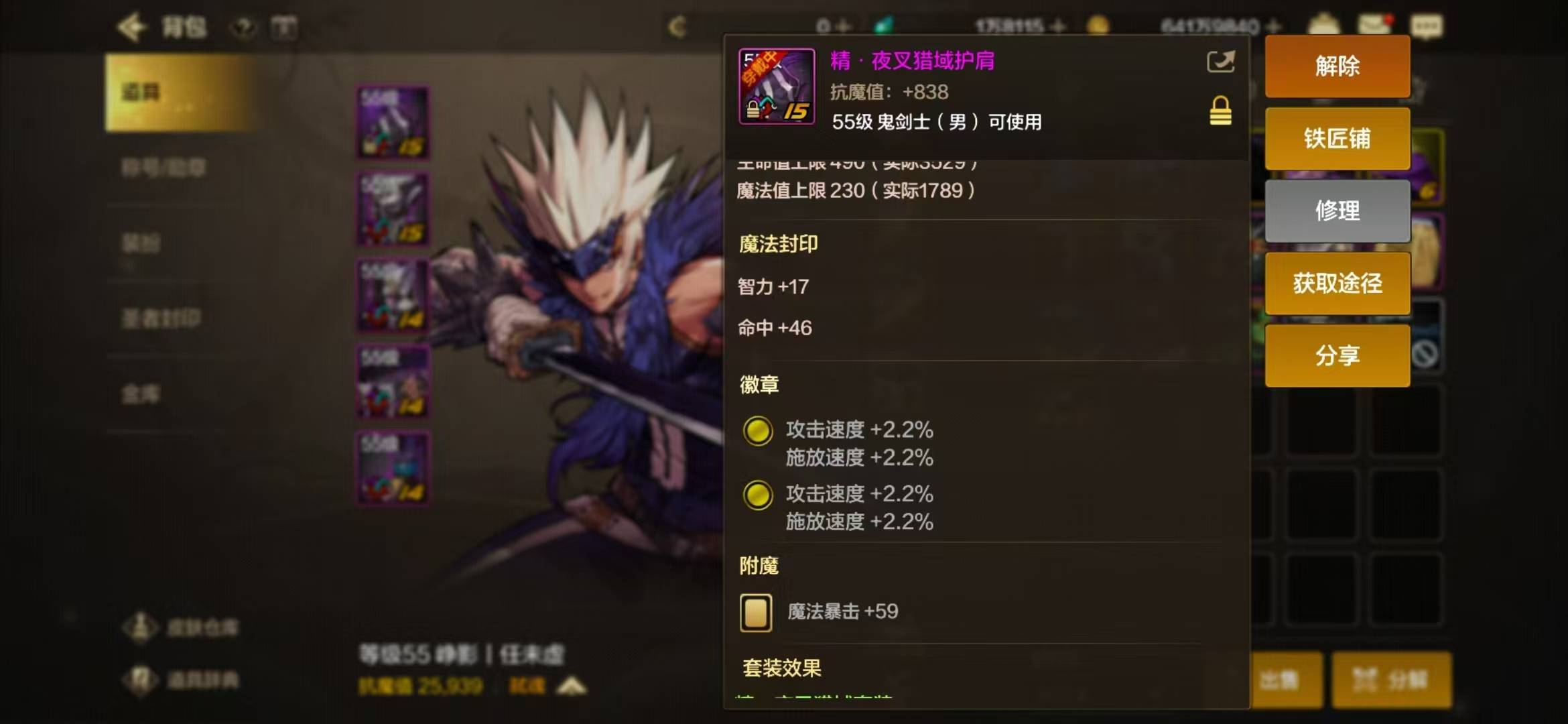The image size is (1568, 724).
Task: Select the 金库 tab in the sidebar
Action: tap(142, 396)
